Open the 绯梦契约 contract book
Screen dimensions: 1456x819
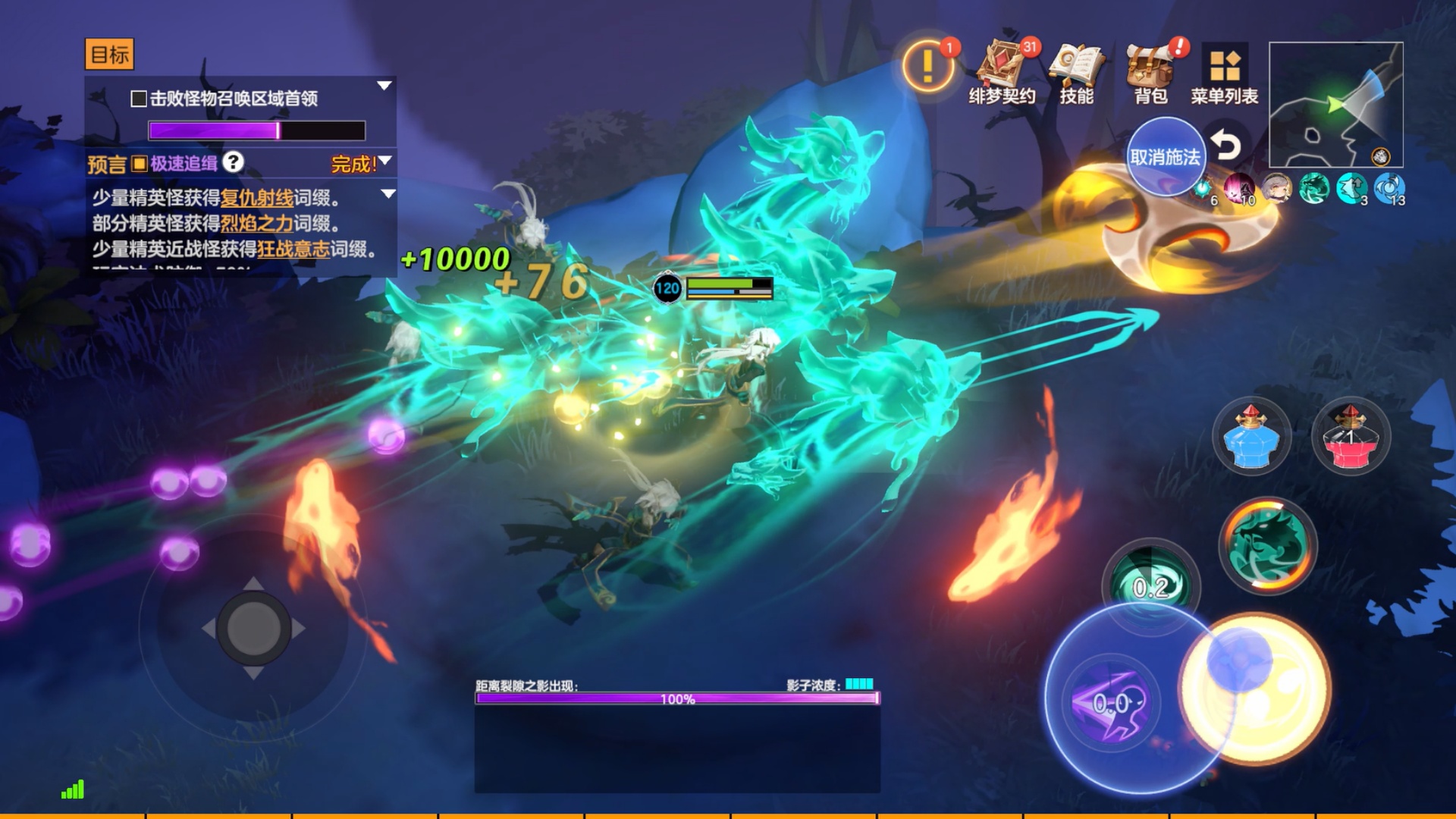coord(1002,71)
